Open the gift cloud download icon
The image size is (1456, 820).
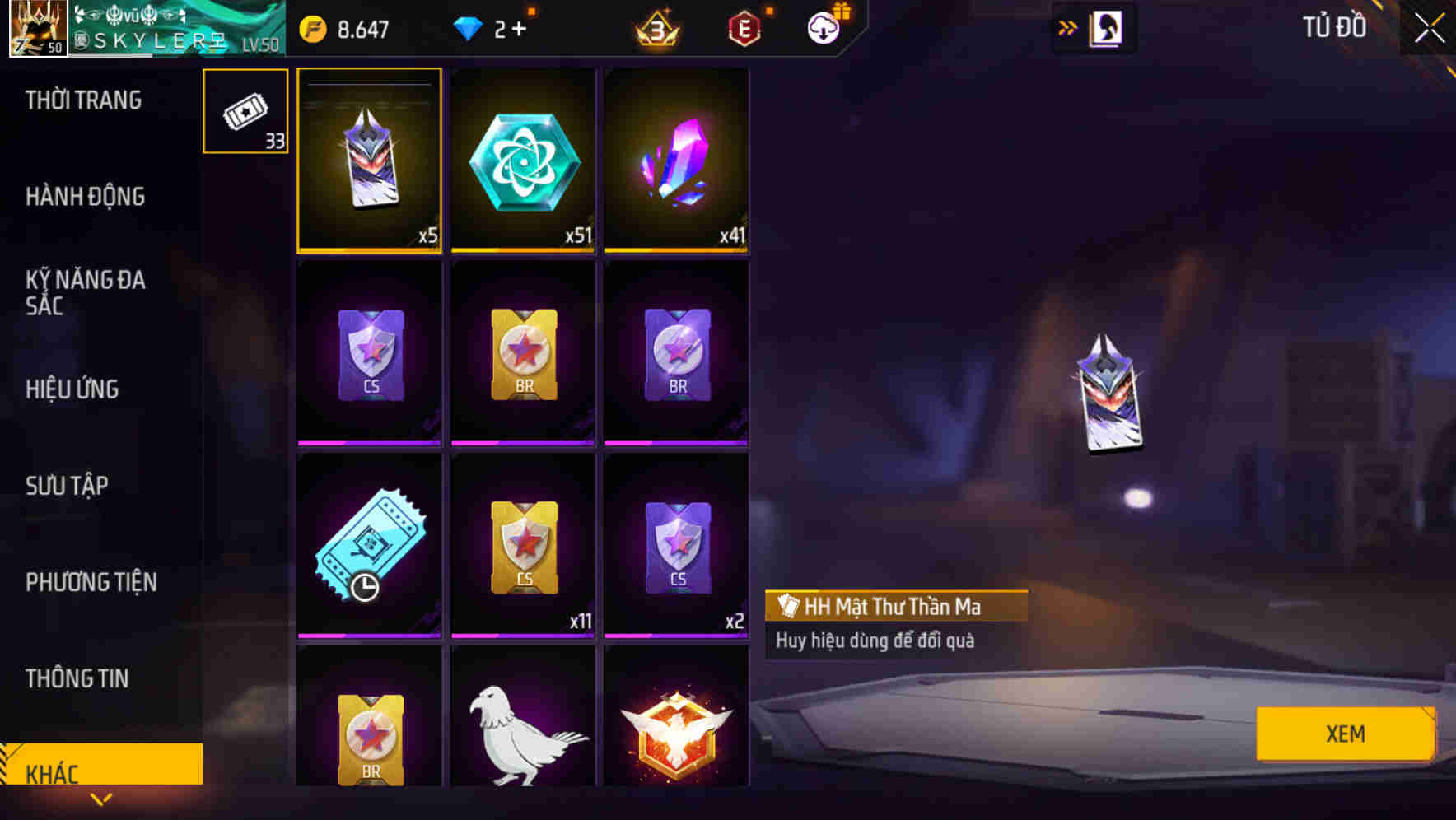824,27
